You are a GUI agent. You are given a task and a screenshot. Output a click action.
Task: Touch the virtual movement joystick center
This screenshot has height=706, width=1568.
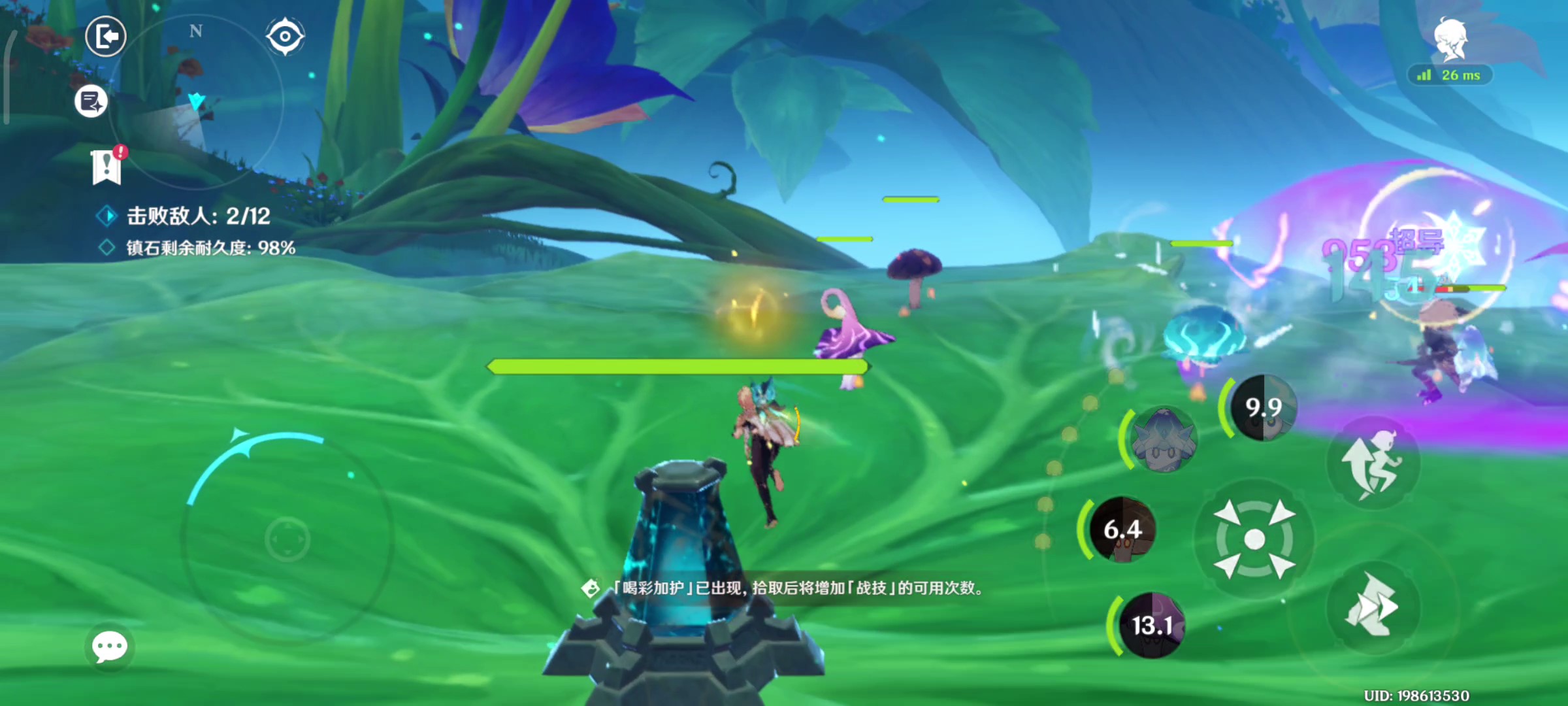click(x=287, y=539)
